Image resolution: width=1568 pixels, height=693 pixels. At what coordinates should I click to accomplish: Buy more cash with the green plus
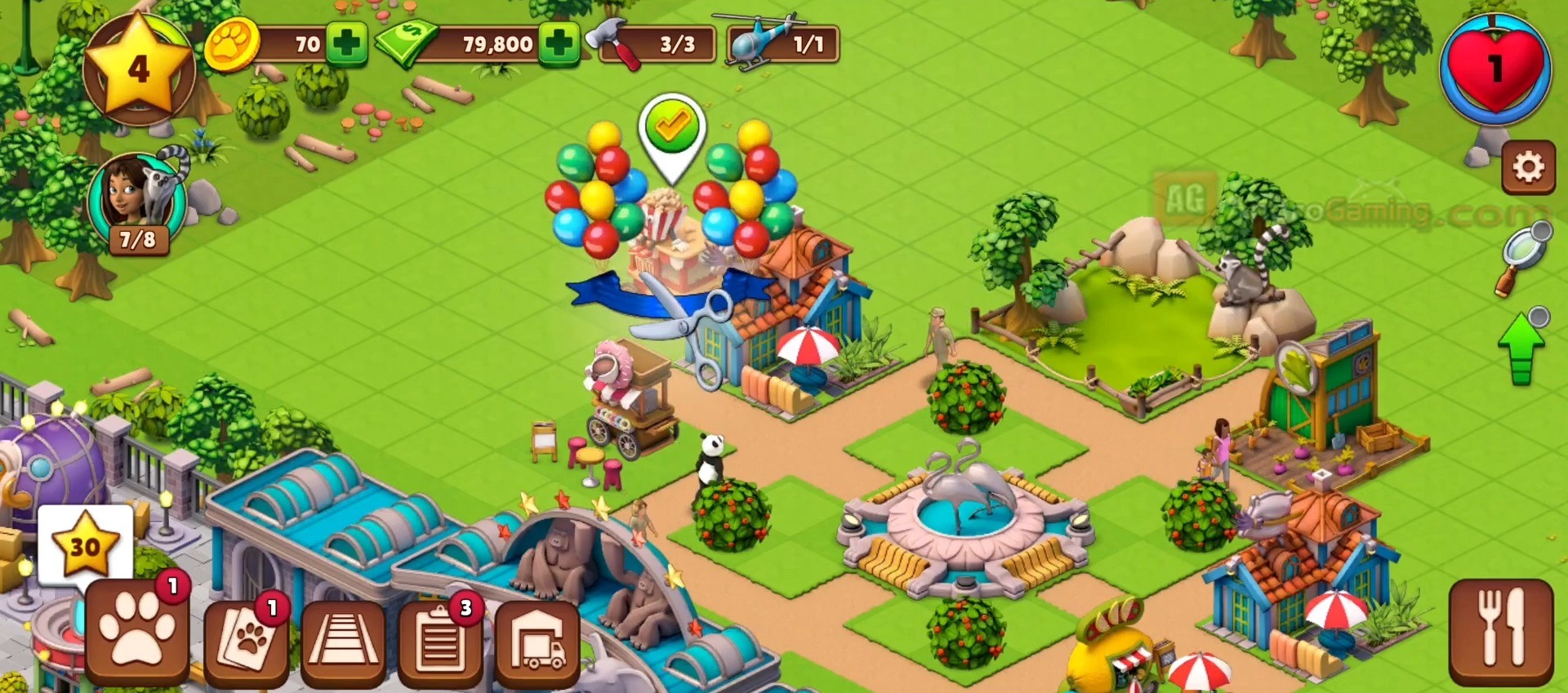pyautogui.click(x=559, y=43)
